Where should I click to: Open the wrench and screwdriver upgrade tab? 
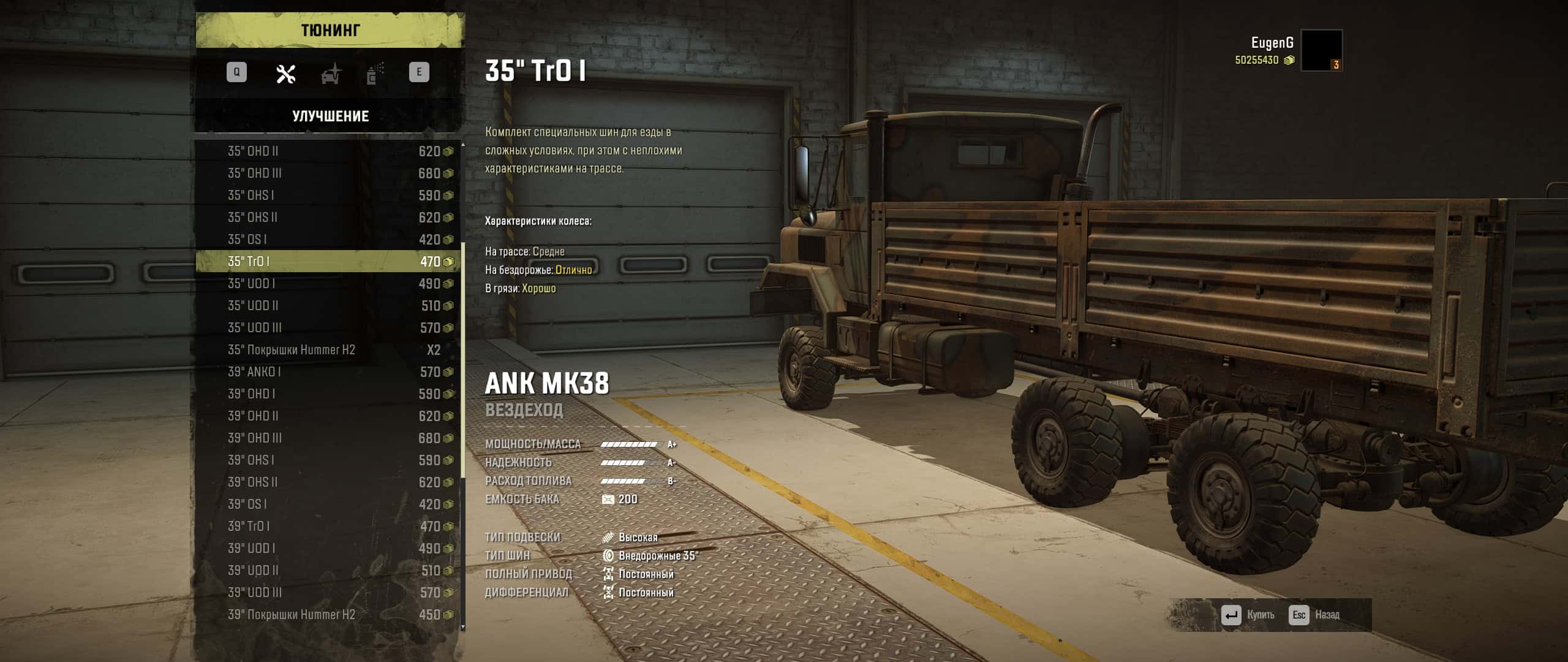tap(285, 74)
